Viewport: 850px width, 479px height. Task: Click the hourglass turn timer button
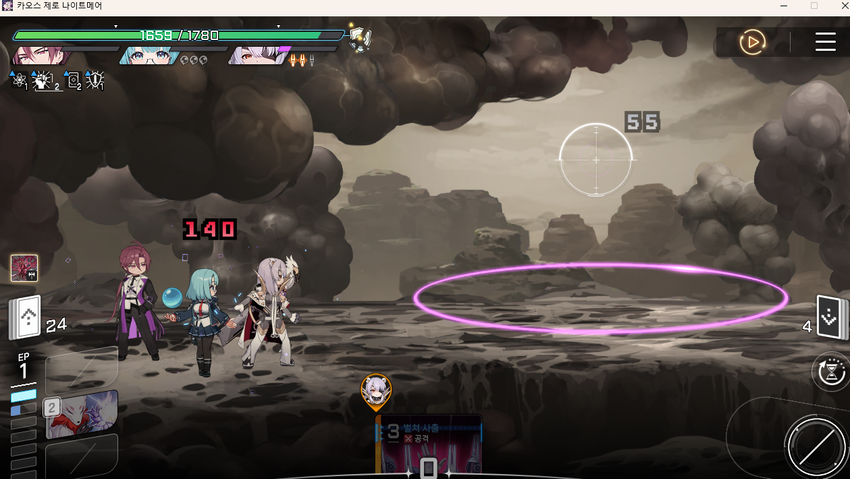click(828, 372)
